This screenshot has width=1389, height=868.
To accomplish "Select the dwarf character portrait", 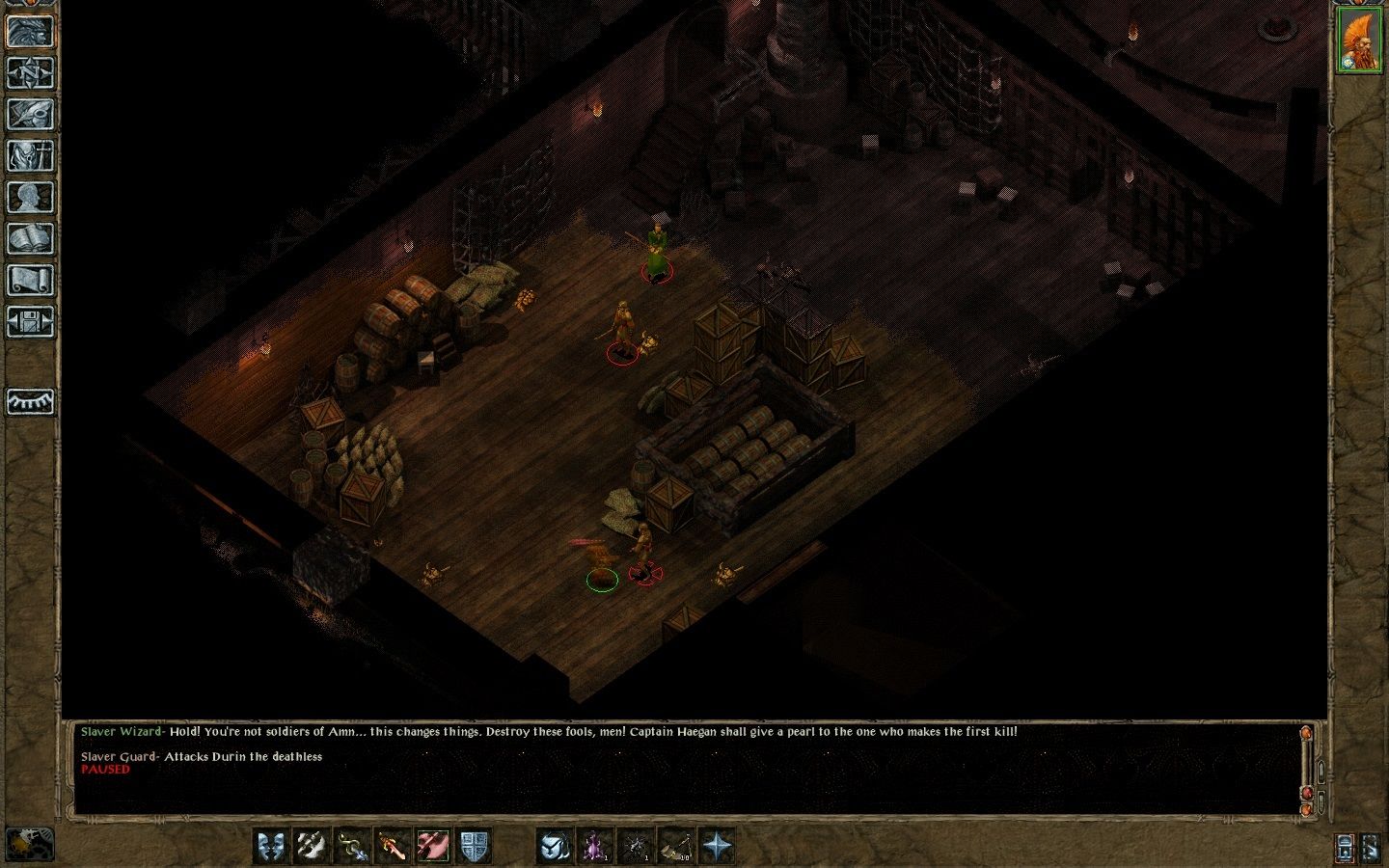I will tap(1358, 40).
